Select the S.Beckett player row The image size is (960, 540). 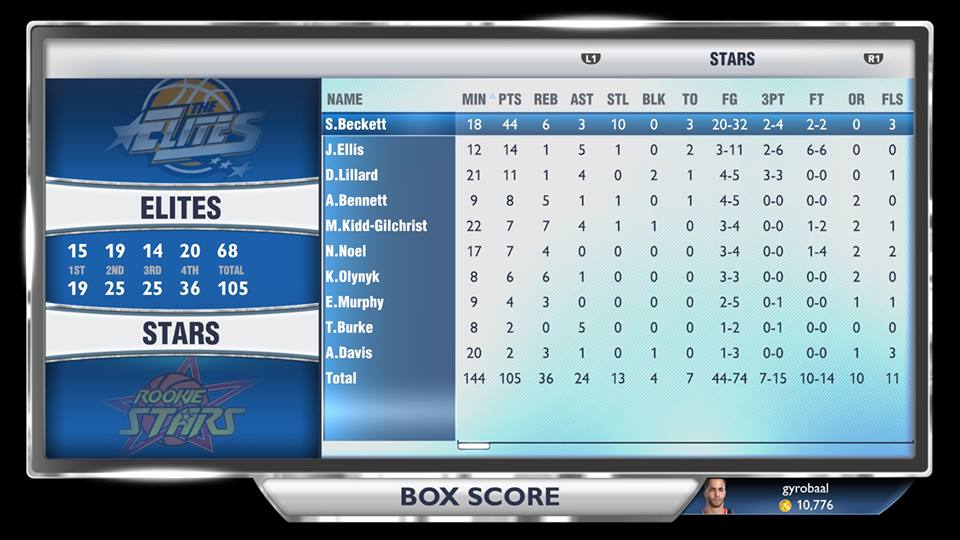coord(356,124)
